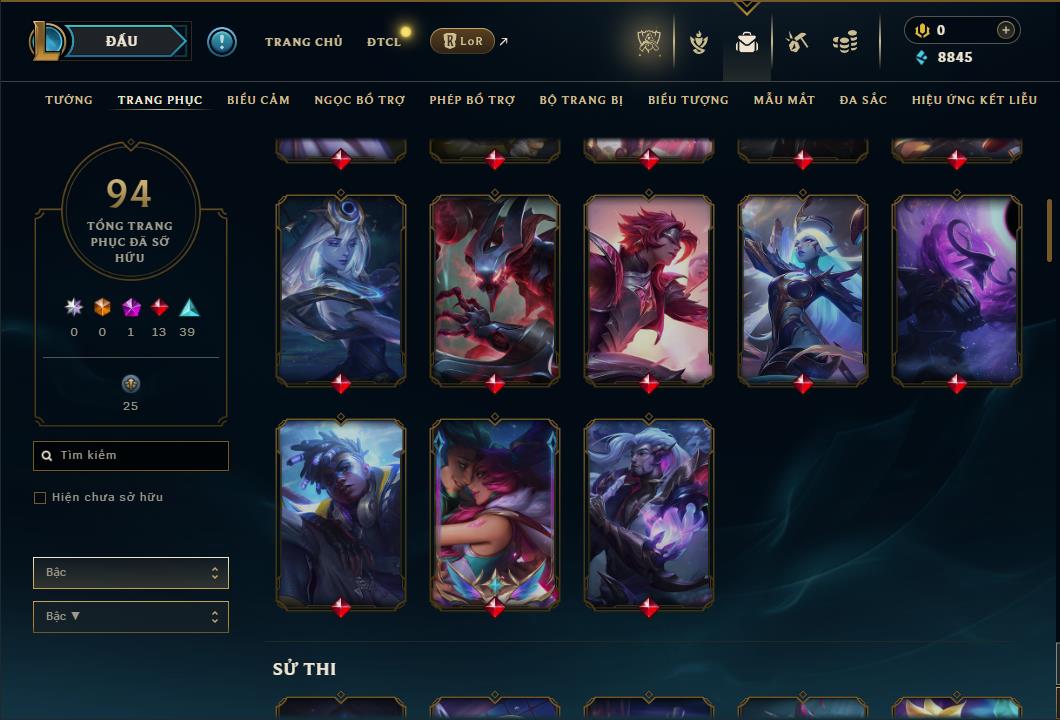
Task: Select the red-haired crimson skin card
Action: click(x=649, y=288)
